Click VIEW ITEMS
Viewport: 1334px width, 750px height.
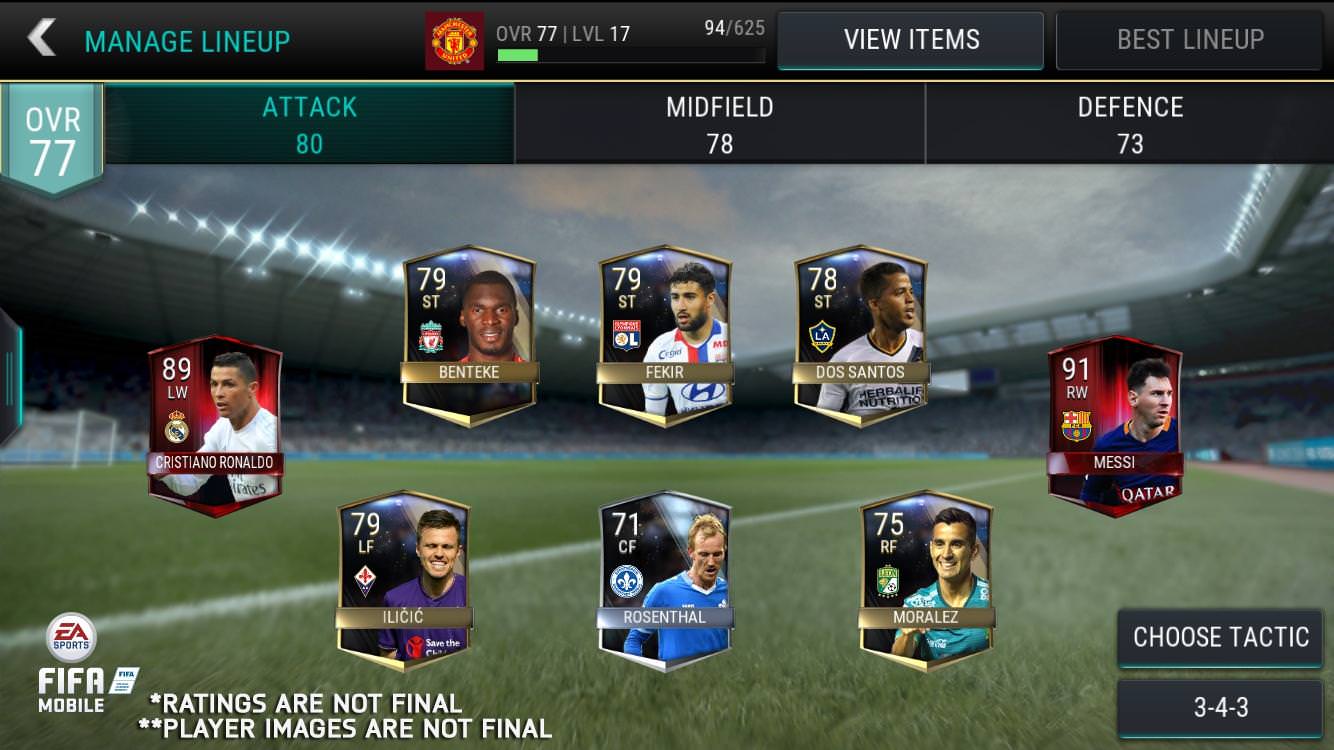tap(911, 39)
